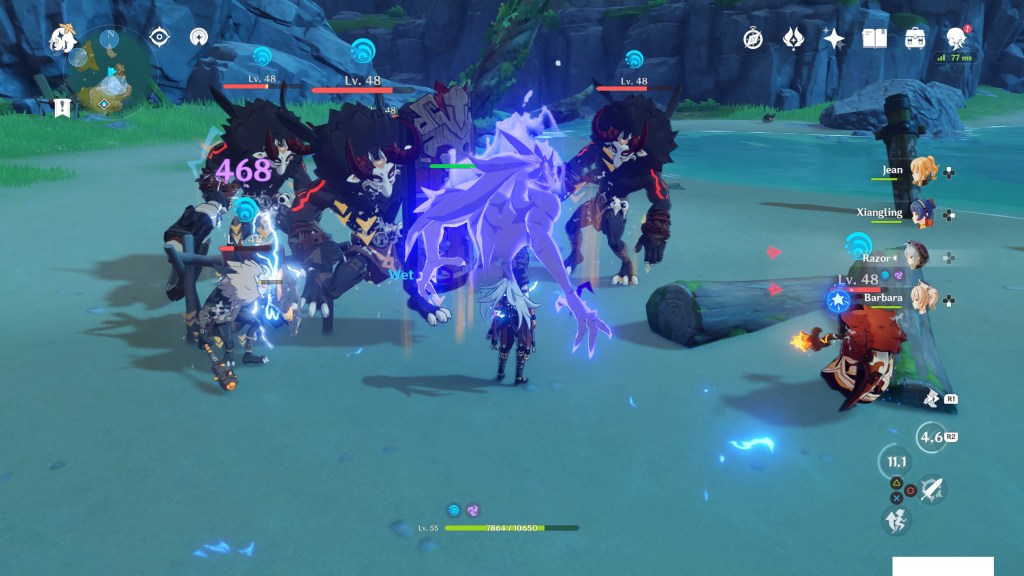Open the character head co-op icon
The width and height of the screenshot is (1024, 576).
(955, 38)
